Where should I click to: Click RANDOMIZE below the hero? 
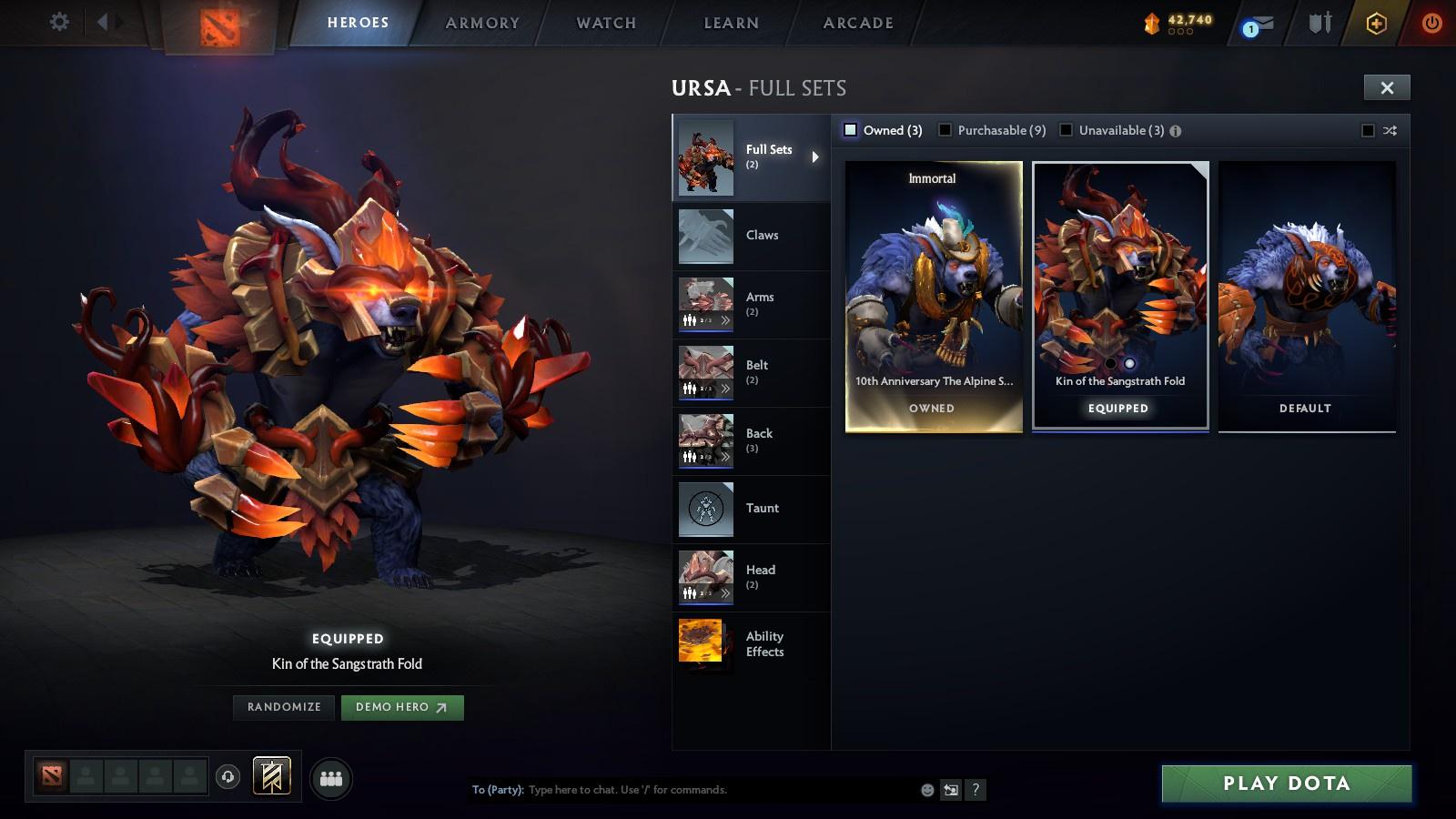pyautogui.click(x=283, y=707)
